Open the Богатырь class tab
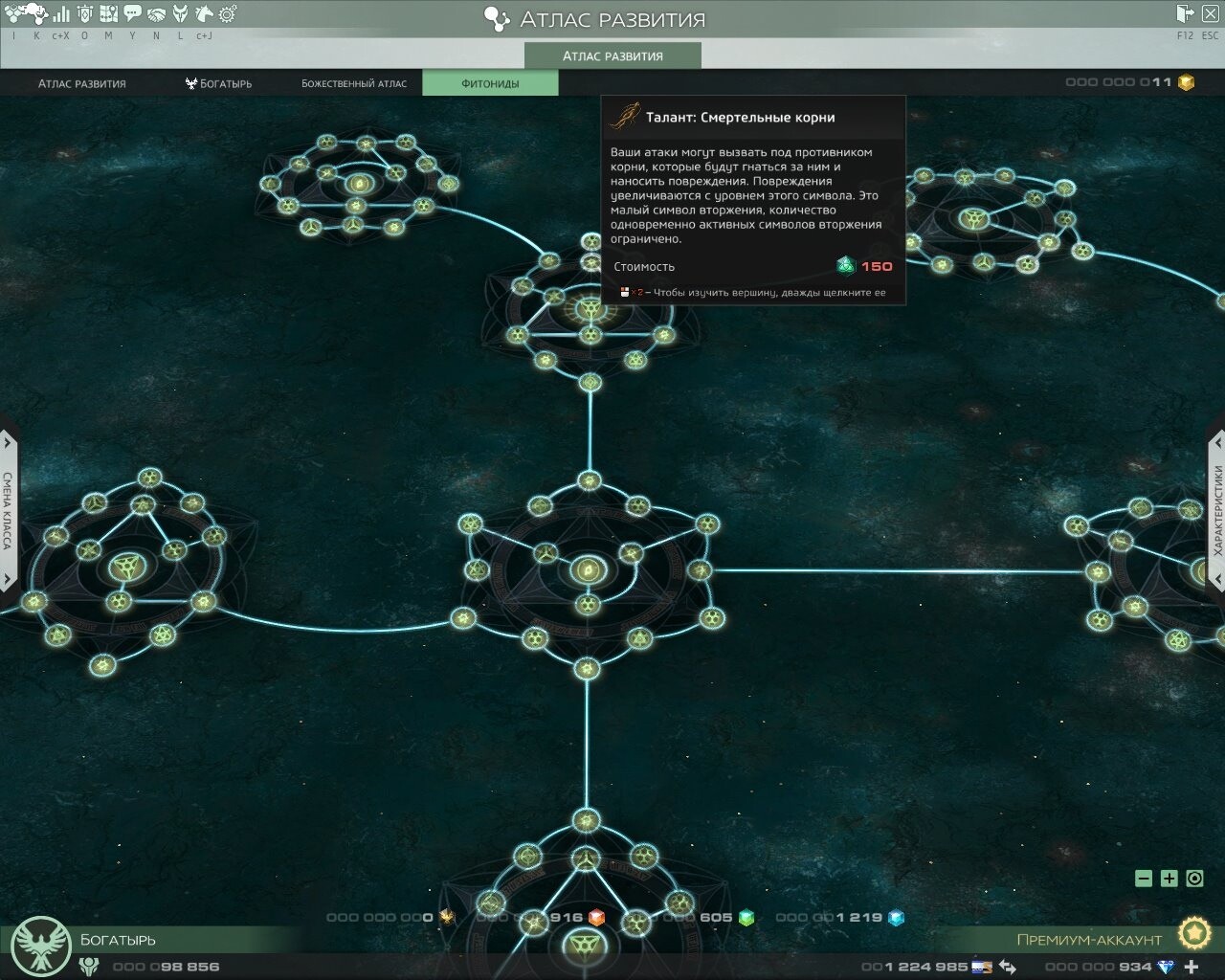This screenshot has width=1225, height=980. coord(219,83)
